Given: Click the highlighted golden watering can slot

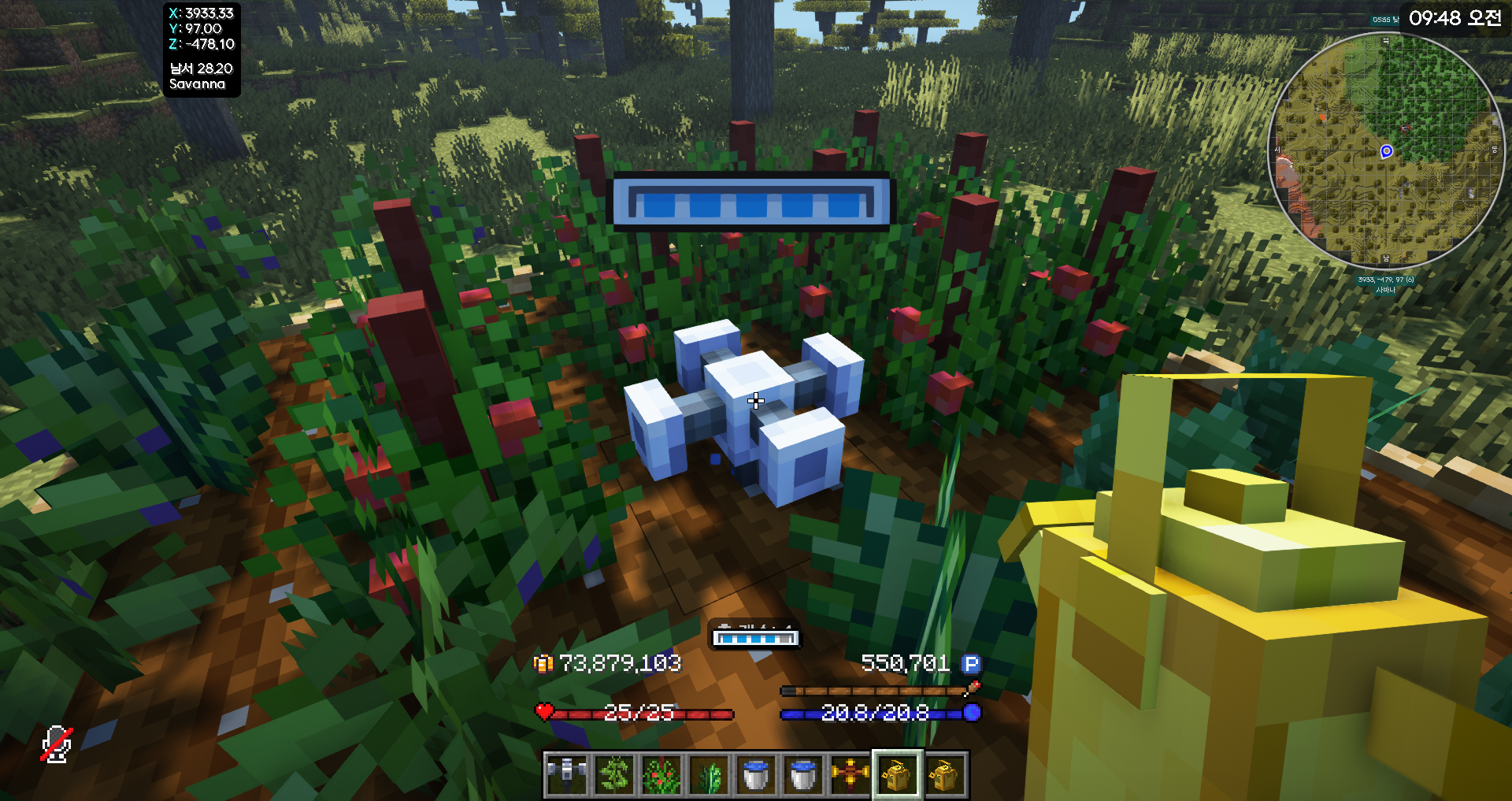Looking at the screenshot, I should (x=897, y=774).
